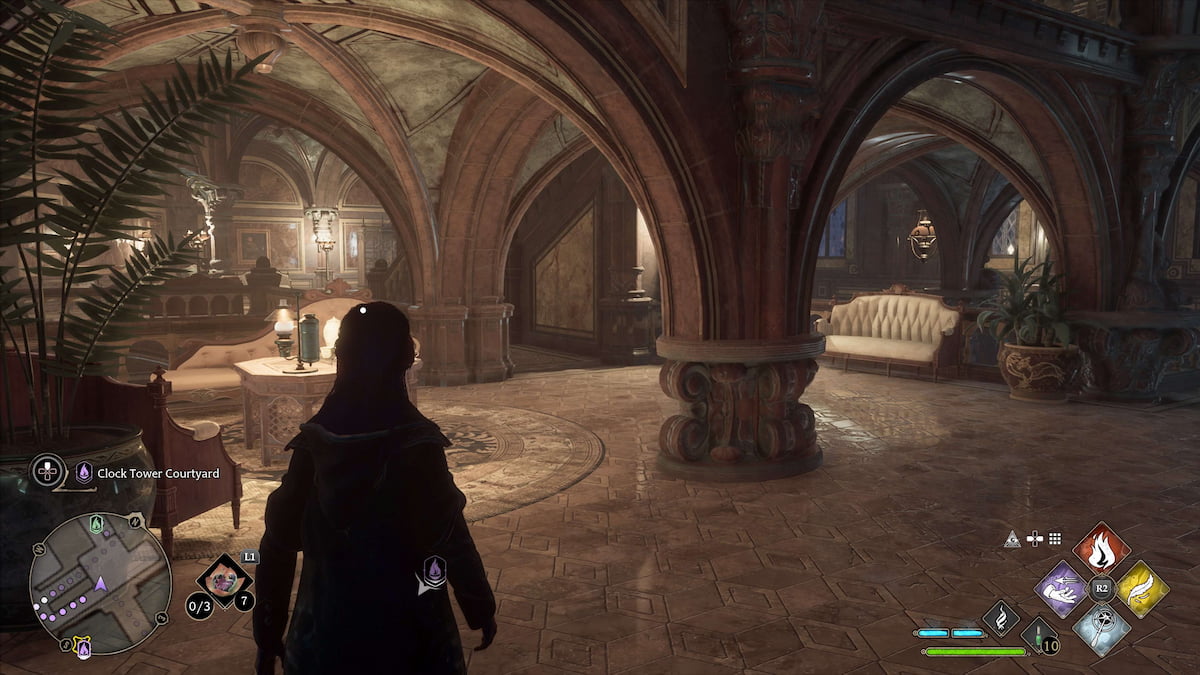Open the spell set grid icon
This screenshot has width=1200, height=675.
point(1054,538)
